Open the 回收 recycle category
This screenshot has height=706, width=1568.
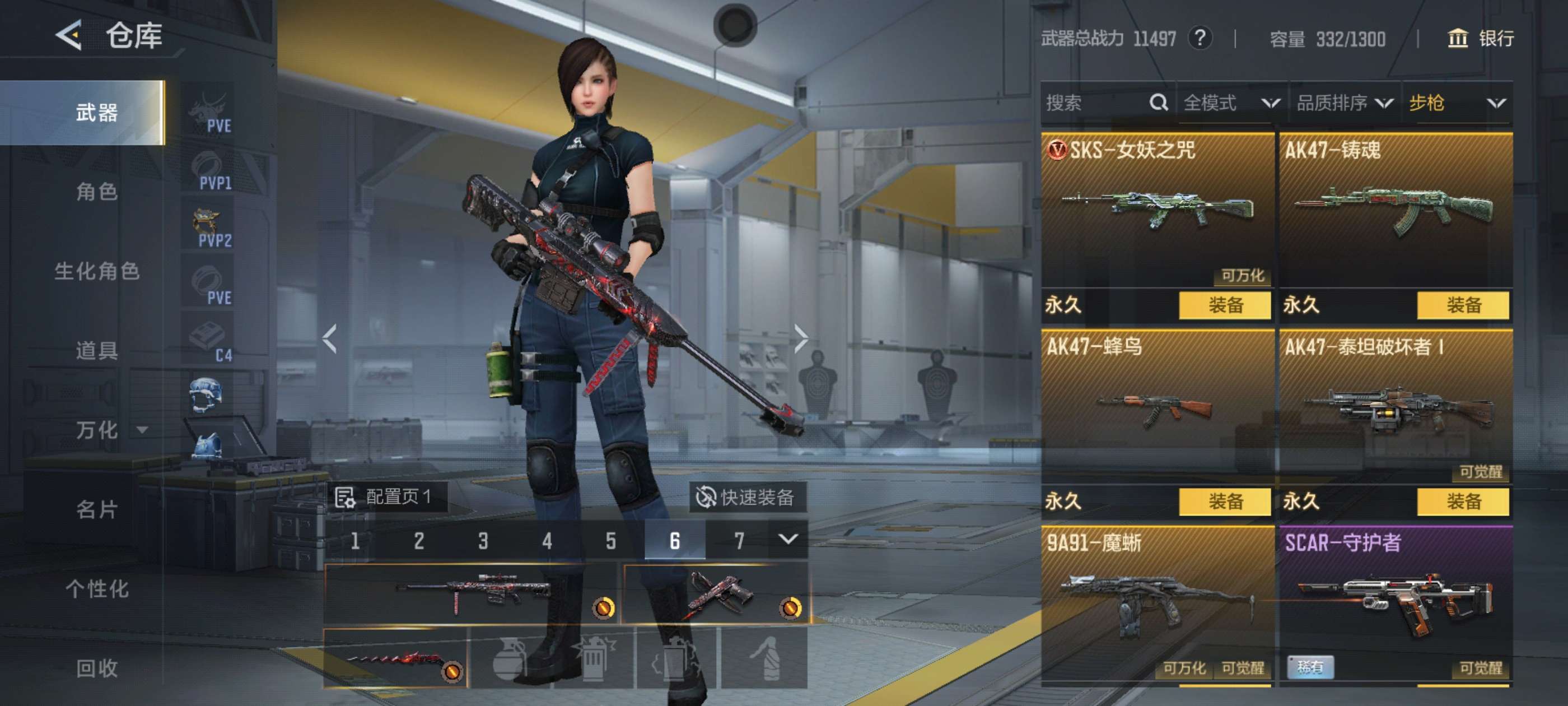click(x=96, y=668)
